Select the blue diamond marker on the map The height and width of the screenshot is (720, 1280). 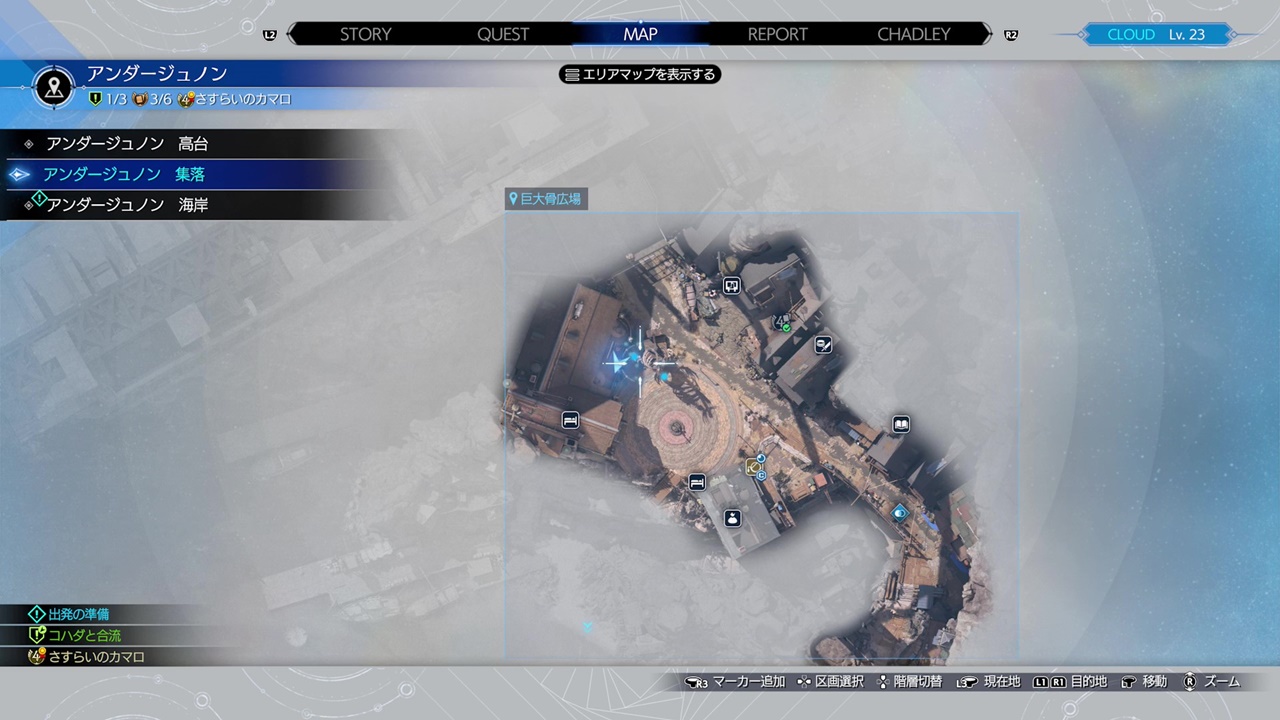(900, 513)
